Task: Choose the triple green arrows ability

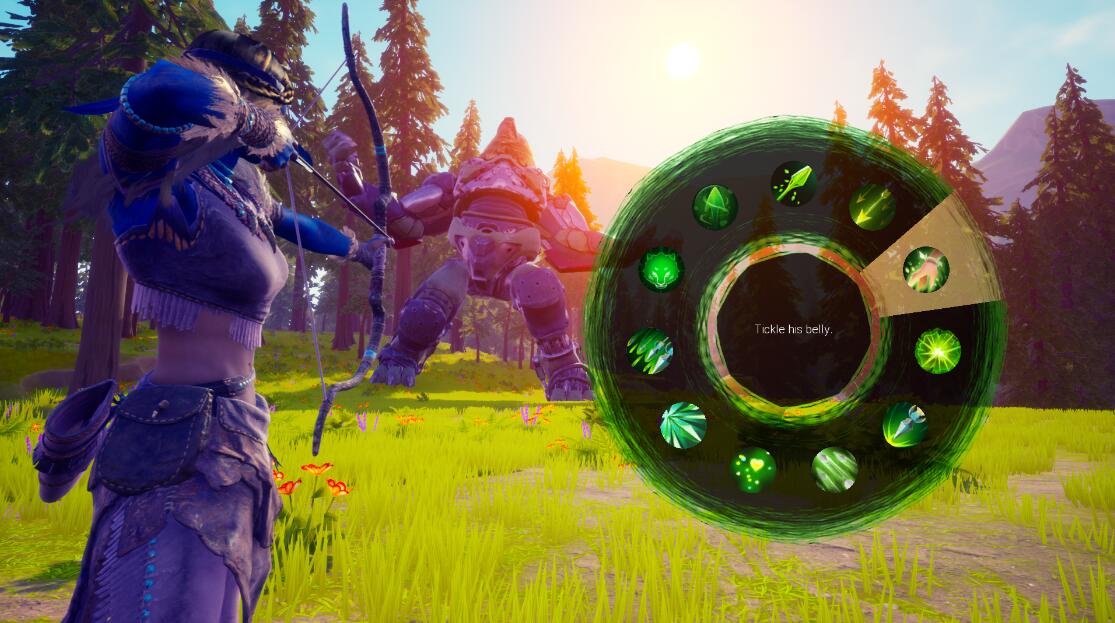Action: [x=872, y=206]
